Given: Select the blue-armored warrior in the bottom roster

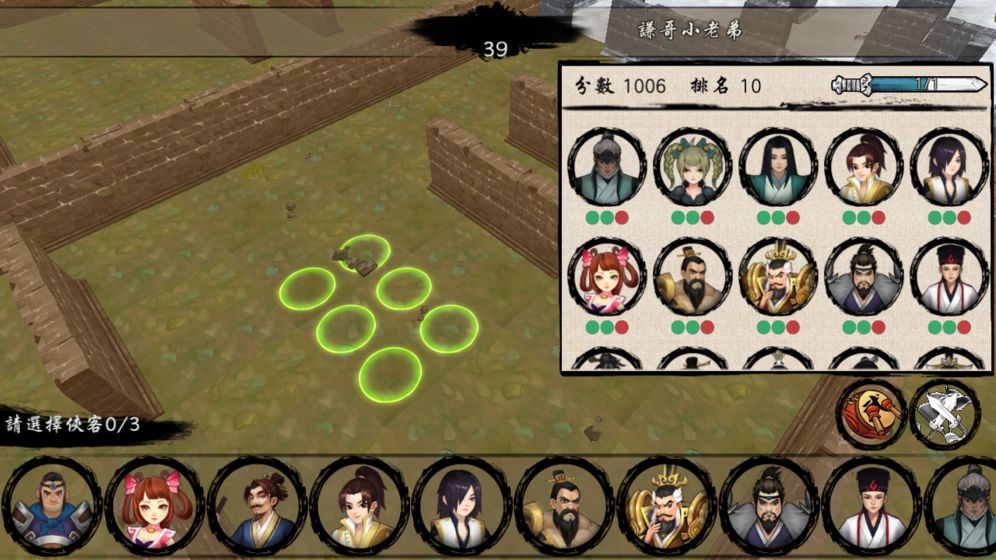Looking at the screenshot, I should [52, 506].
